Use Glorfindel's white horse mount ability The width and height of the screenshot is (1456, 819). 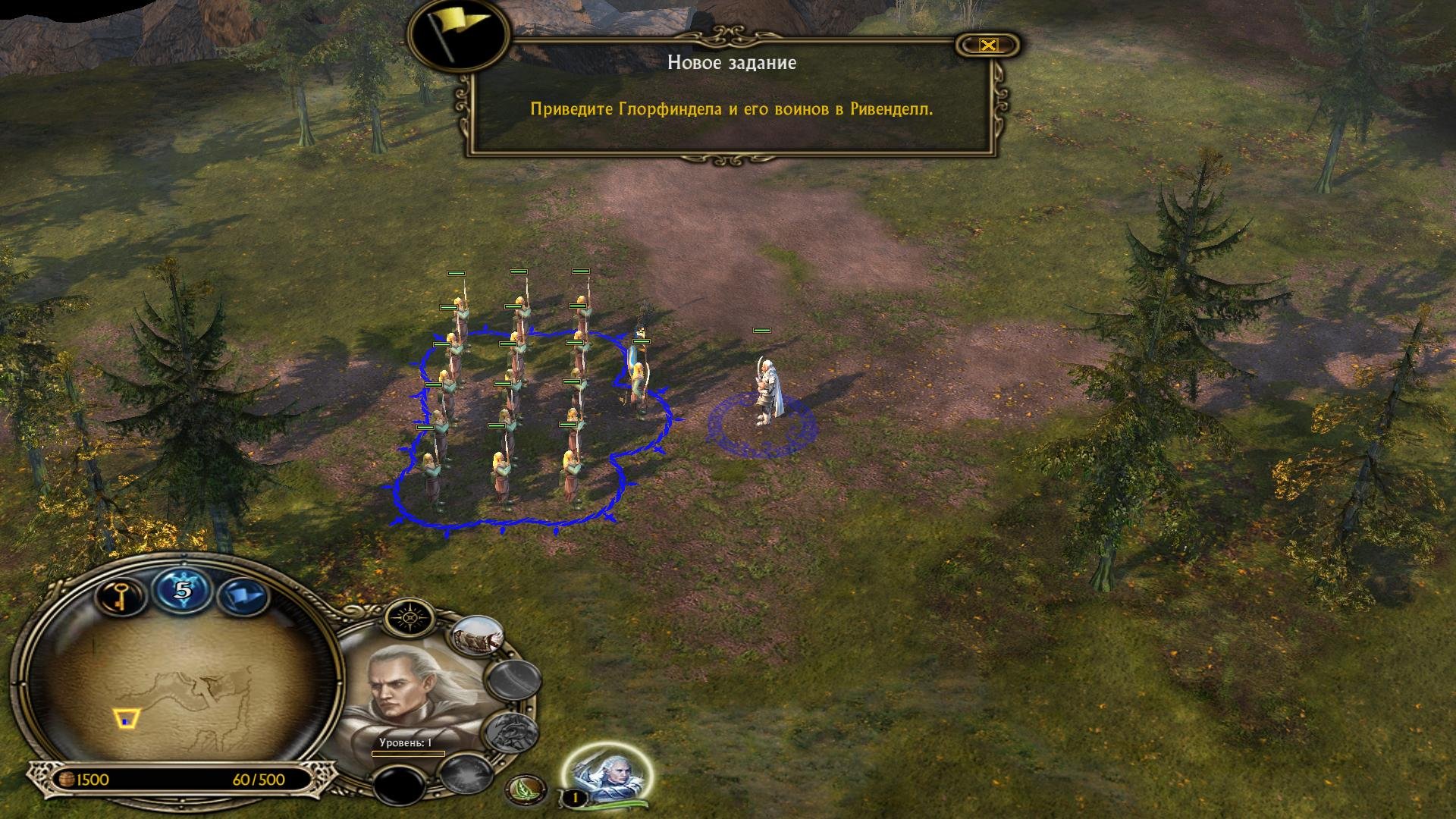[x=478, y=637]
